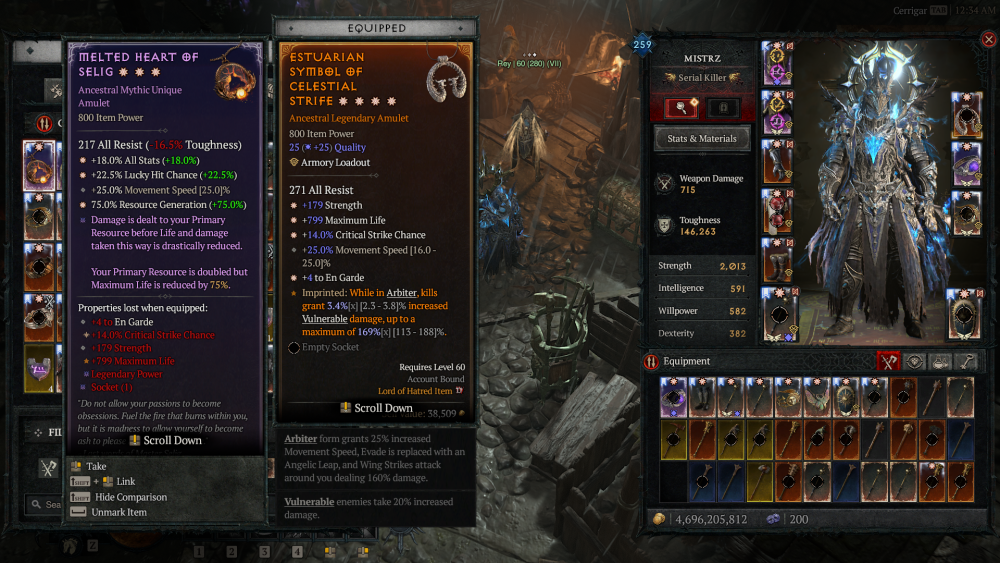The height and width of the screenshot is (563, 1000).
Task: Select the equipped helm slot
Action: click(x=777, y=62)
